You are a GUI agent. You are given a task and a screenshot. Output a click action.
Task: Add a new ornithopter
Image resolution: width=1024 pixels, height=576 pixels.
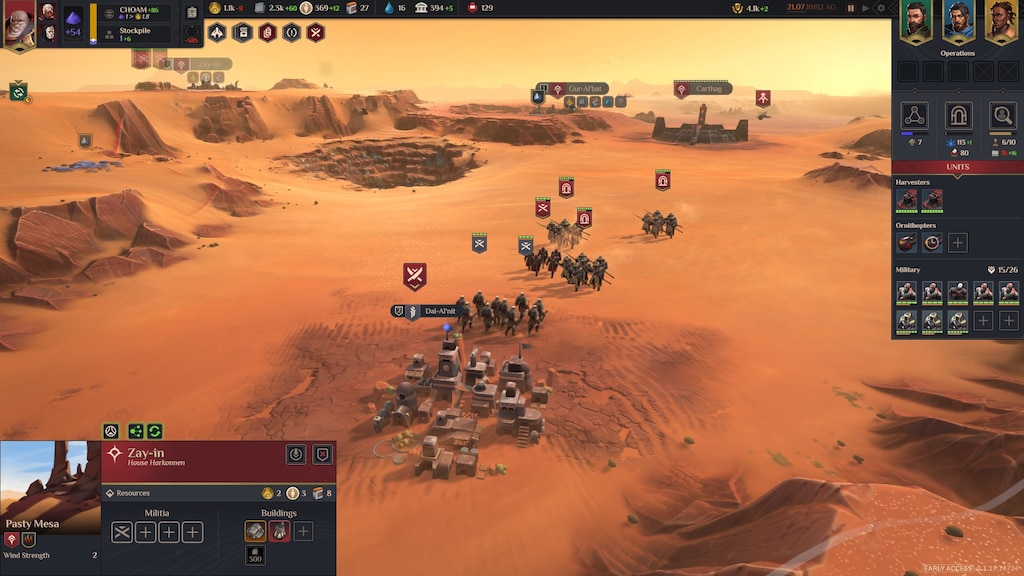957,242
